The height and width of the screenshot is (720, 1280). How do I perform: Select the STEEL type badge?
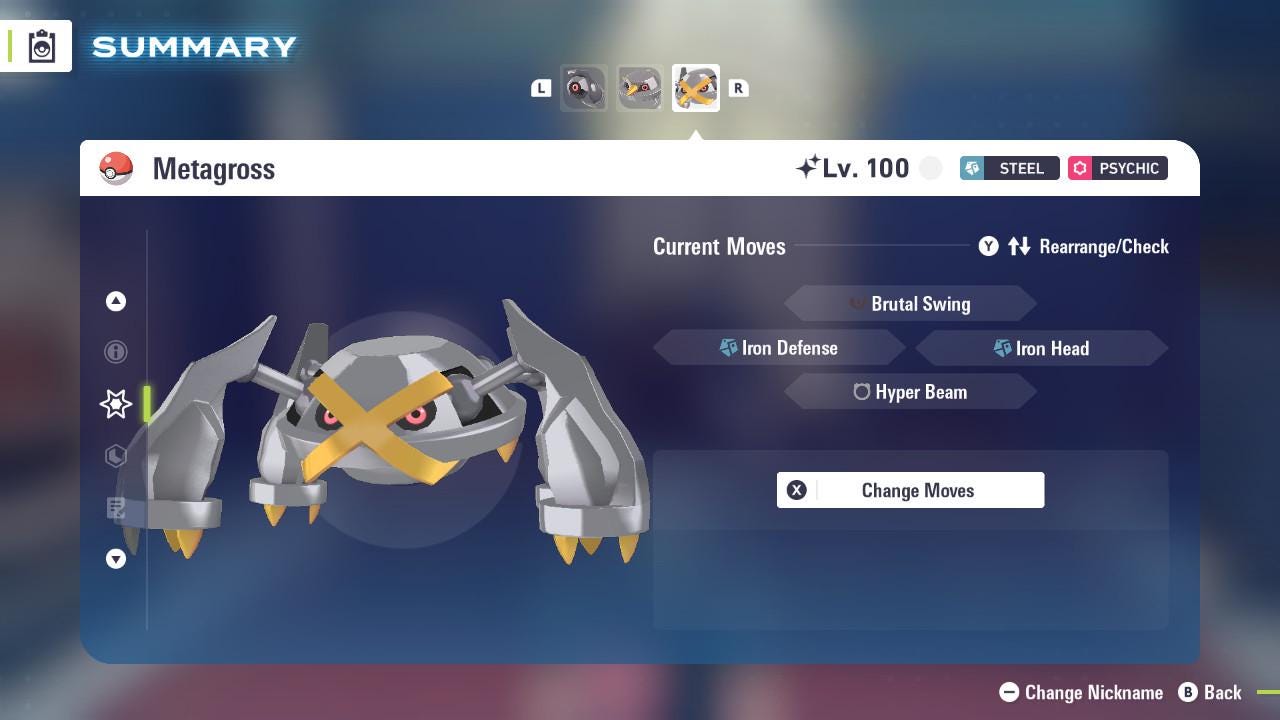coord(1009,168)
